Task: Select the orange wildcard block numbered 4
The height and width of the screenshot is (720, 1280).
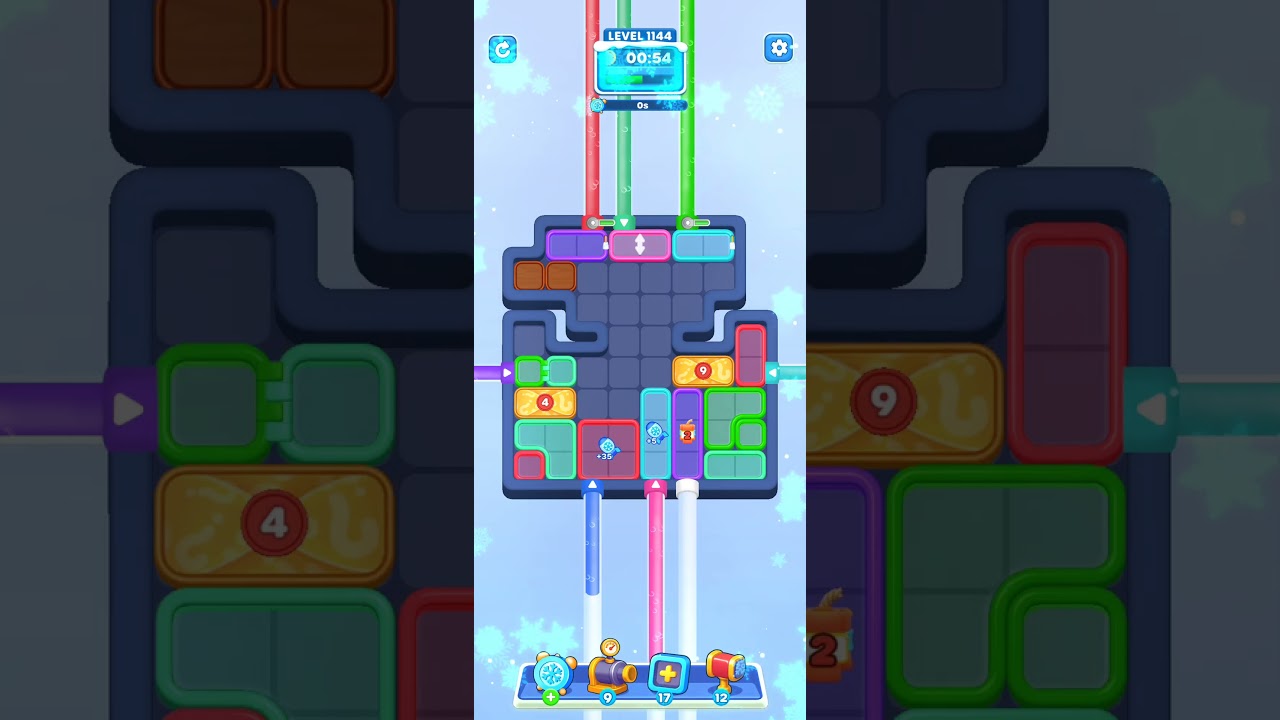Action: [545, 401]
